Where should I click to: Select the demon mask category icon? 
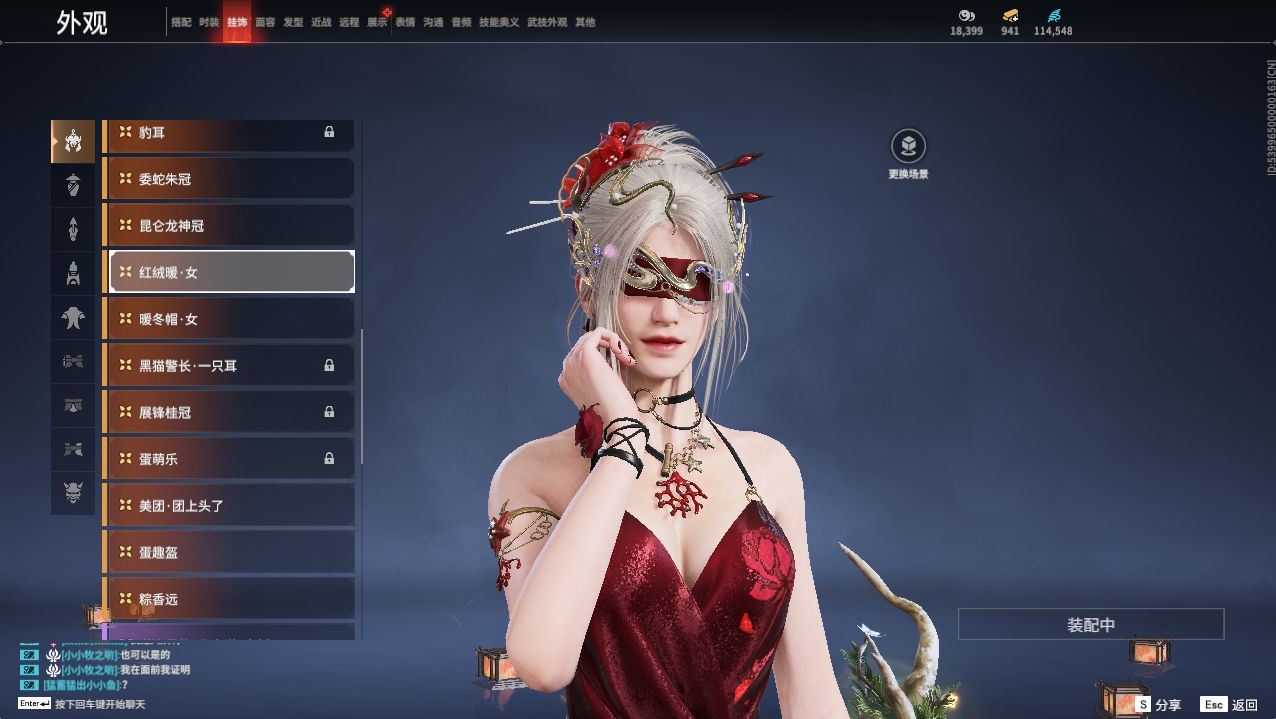click(73, 492)
